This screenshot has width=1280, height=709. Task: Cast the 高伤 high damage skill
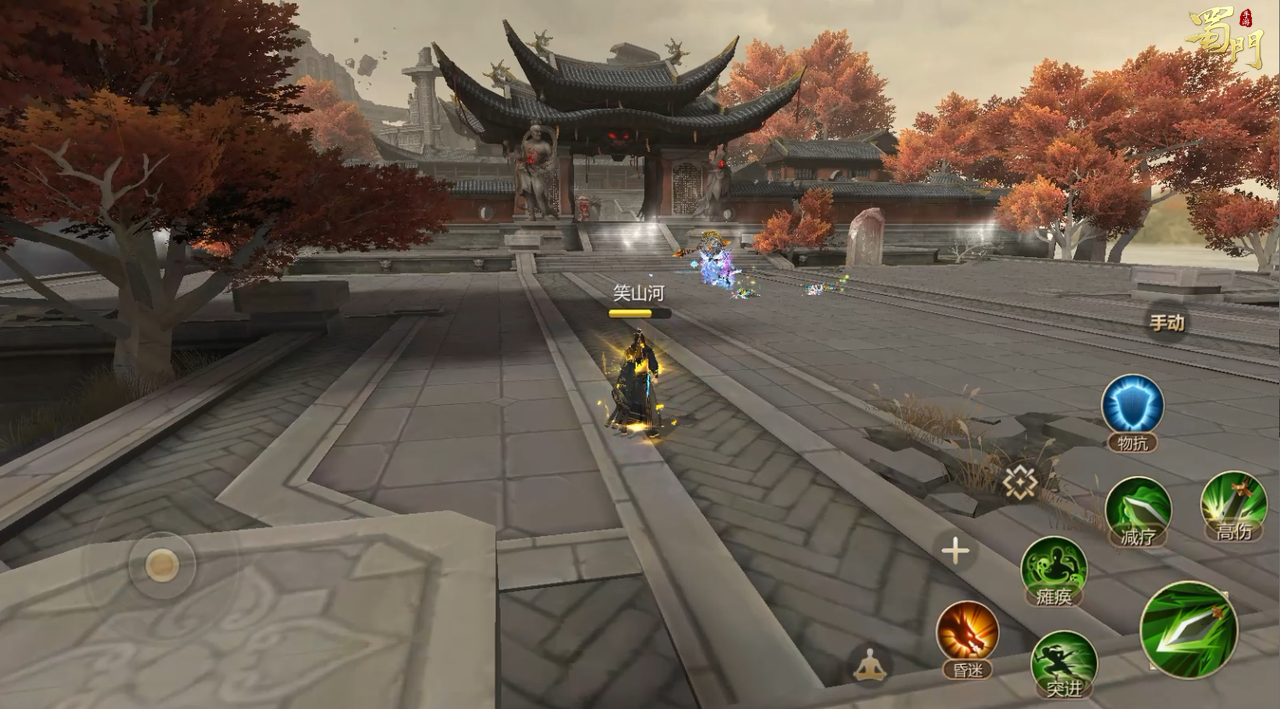(1233, 501)
